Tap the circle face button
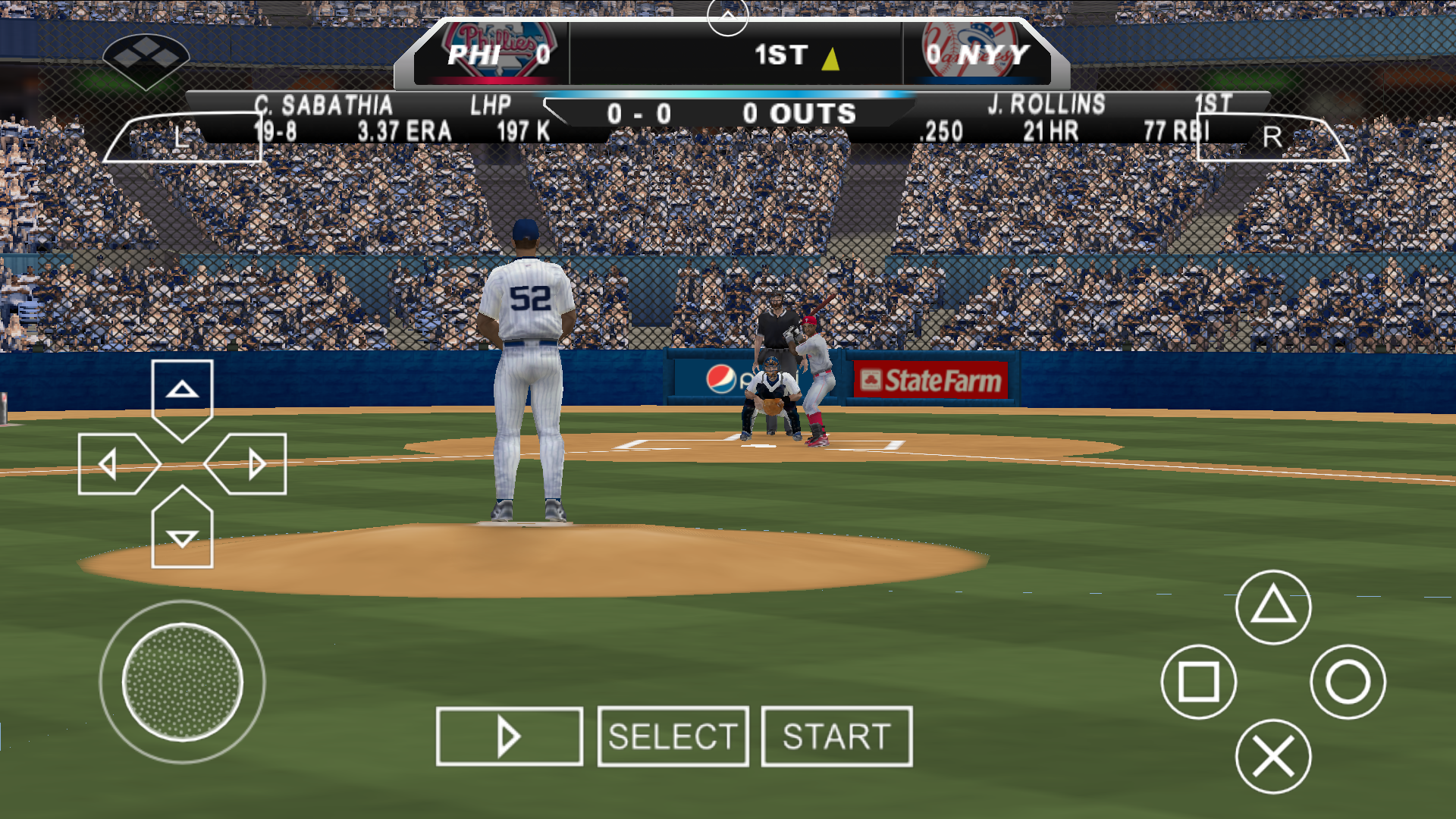Image resolution: width=1456 pixels, height=819 pixels. point(1348,682)
